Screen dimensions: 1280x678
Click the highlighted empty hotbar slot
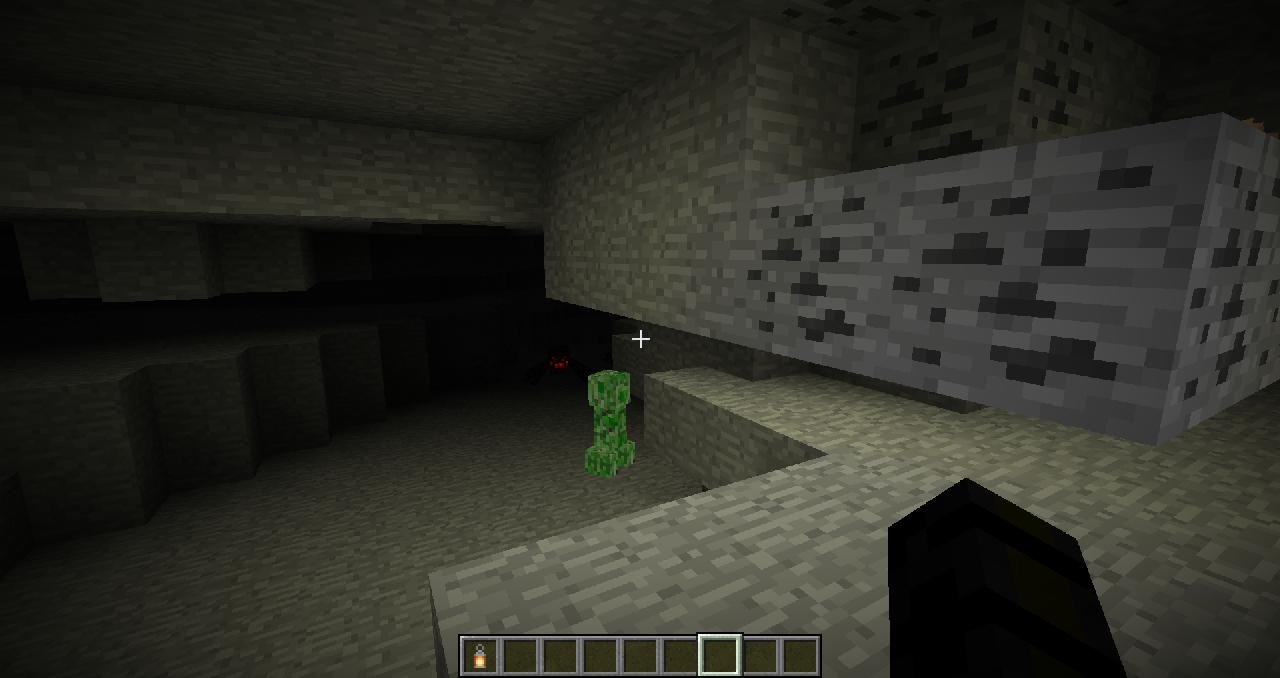(720, 656)
